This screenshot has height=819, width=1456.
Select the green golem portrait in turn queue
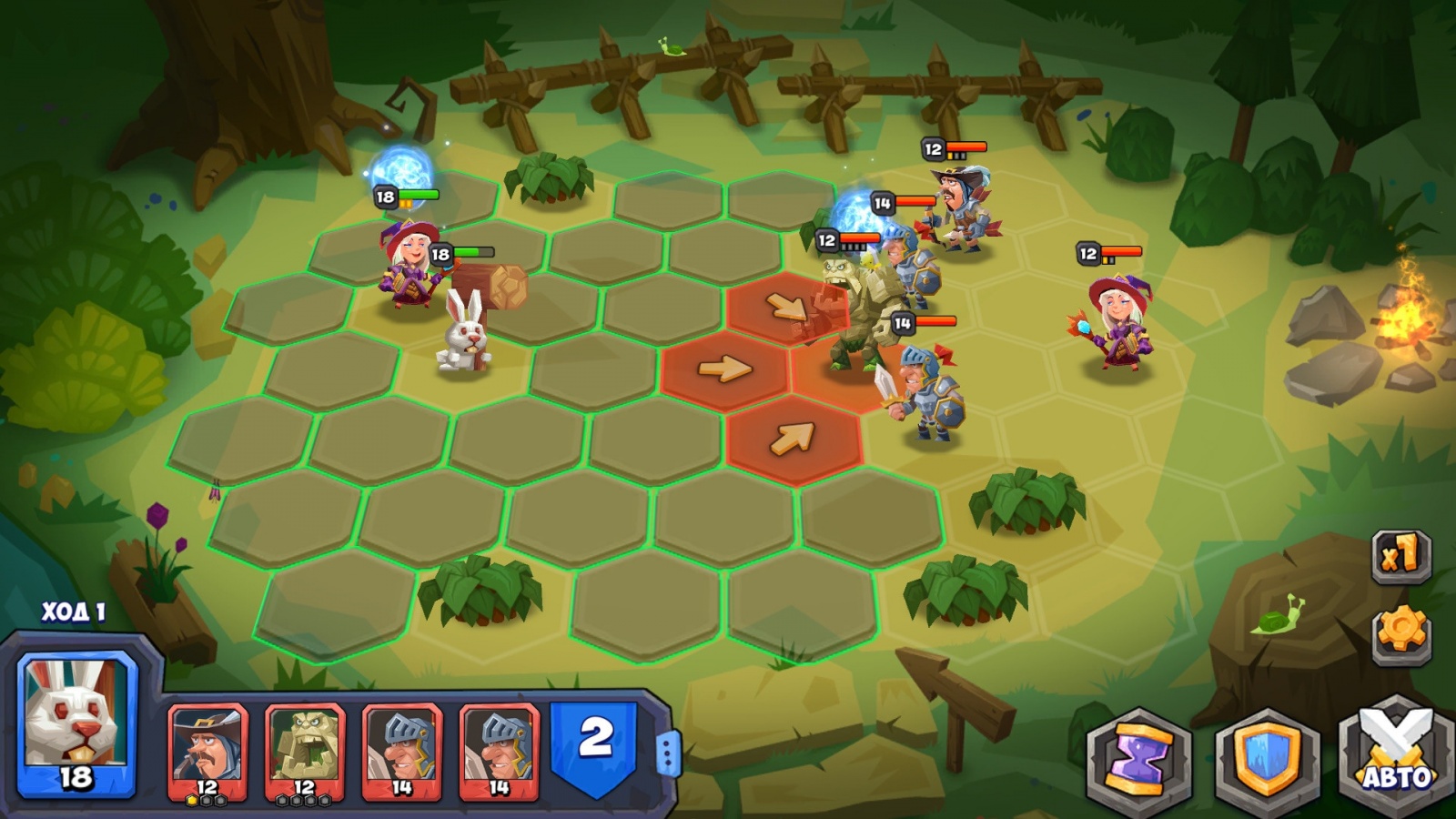pos(304,752)
